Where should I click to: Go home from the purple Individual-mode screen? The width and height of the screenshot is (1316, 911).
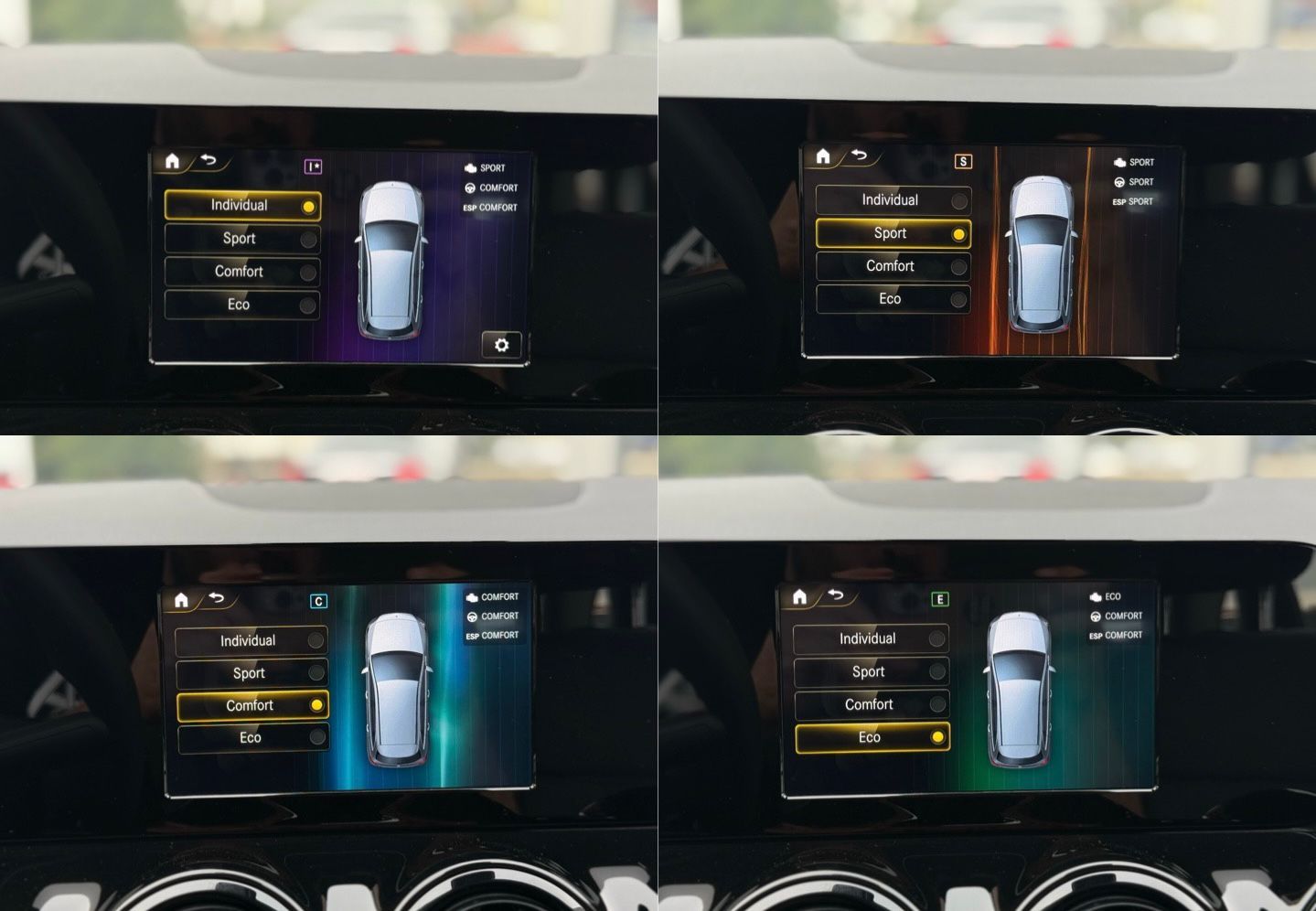point(172,161)
